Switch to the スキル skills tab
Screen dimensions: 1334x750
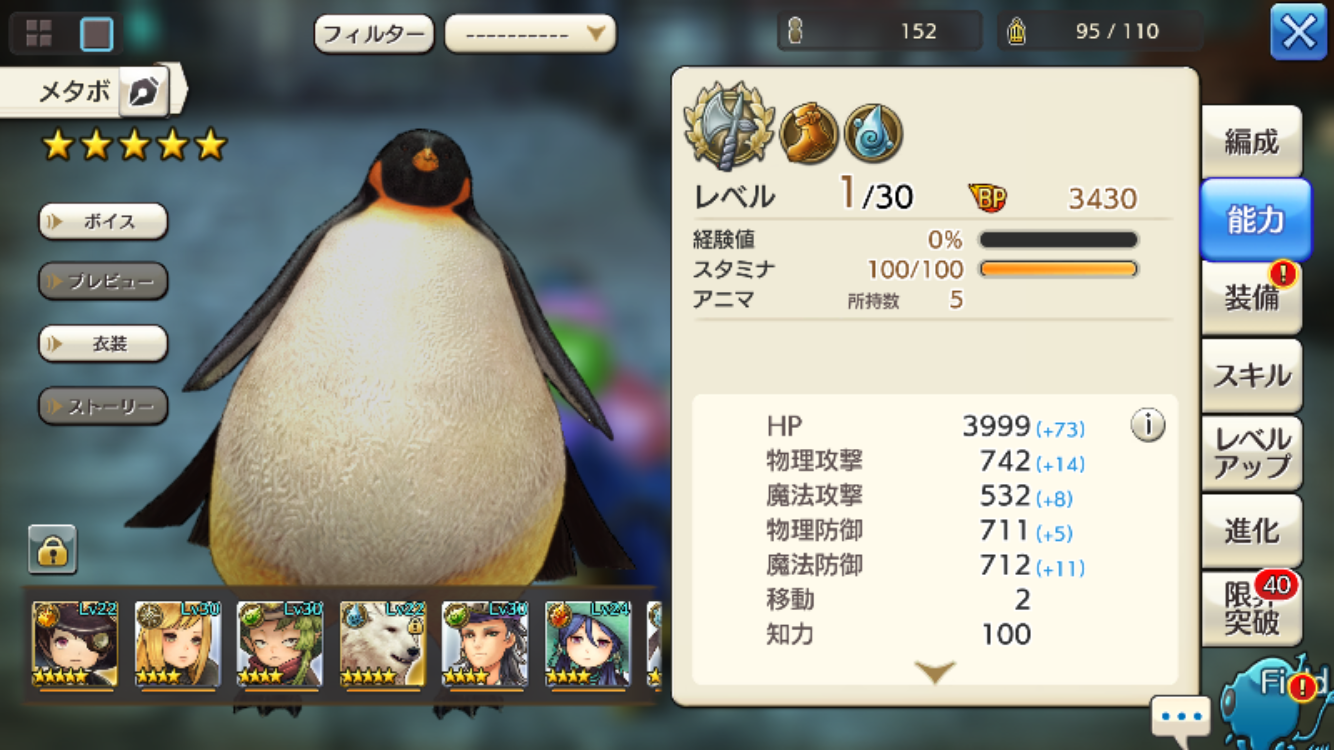[x=1251, y=375]
